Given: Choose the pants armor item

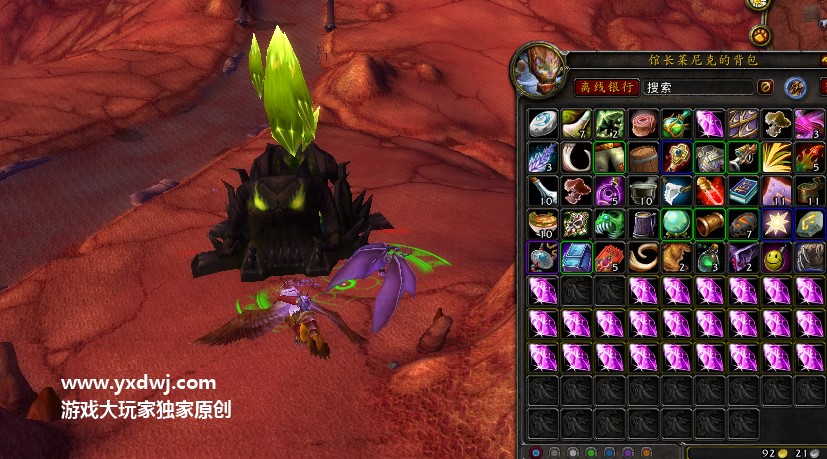Looking at the screenshot, I should pyautogui.click(x=609, y=158).
